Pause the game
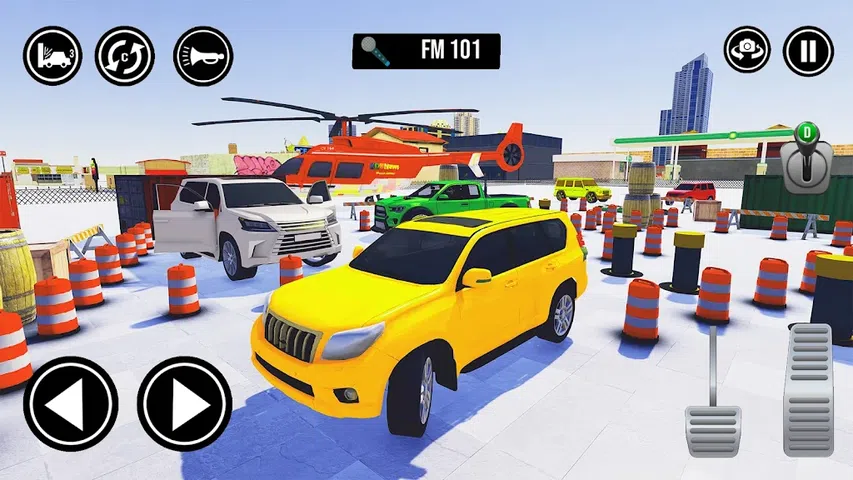The height and width of the screenshot is (480, 853). 808,51
